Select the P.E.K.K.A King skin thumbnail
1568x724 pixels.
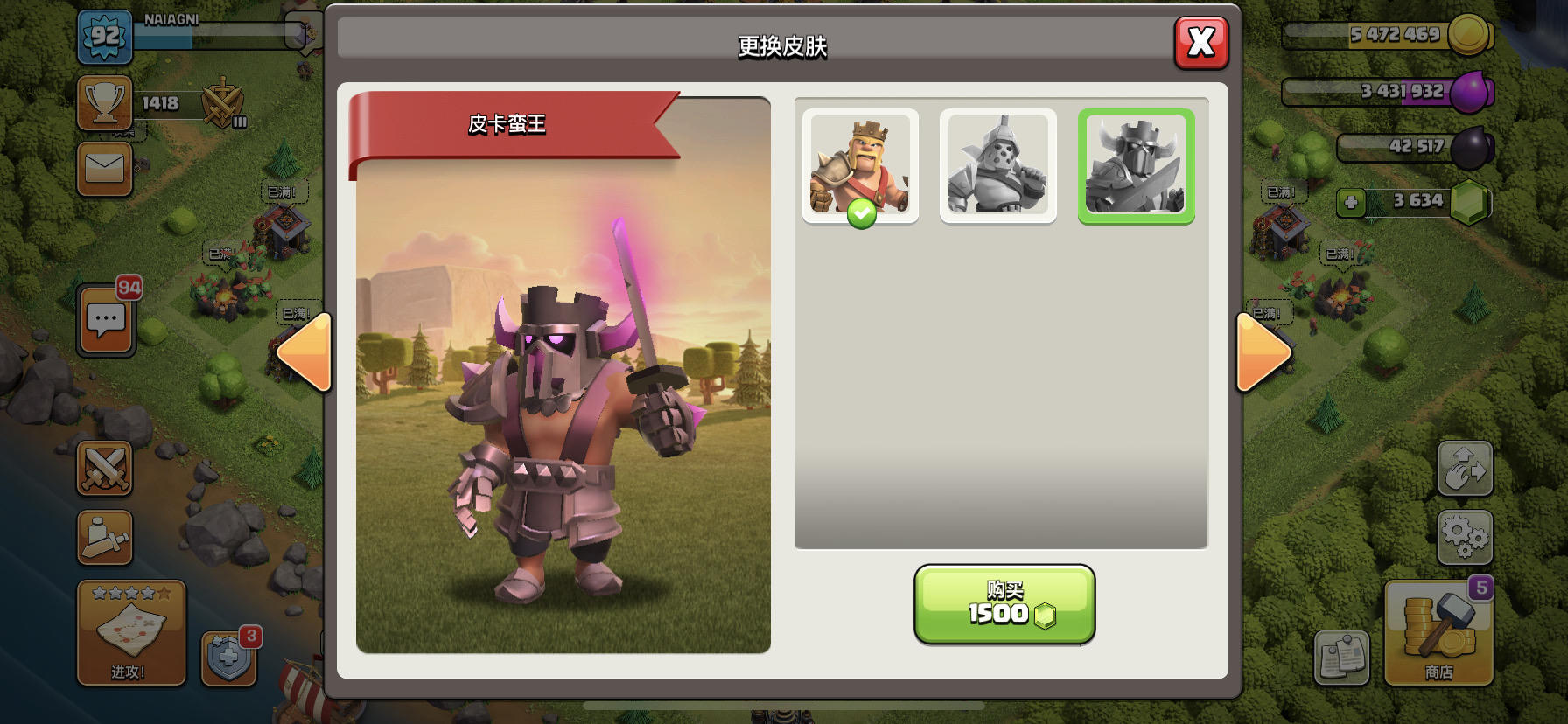[1135, 165]
